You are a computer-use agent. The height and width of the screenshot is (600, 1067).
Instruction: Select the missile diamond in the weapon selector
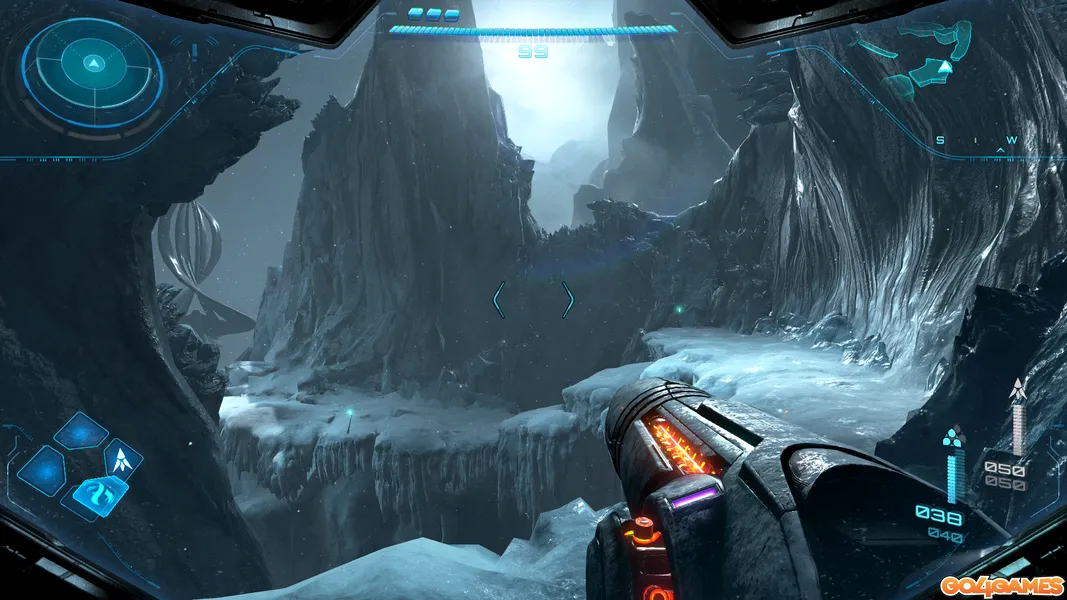[x=123, y=459]
